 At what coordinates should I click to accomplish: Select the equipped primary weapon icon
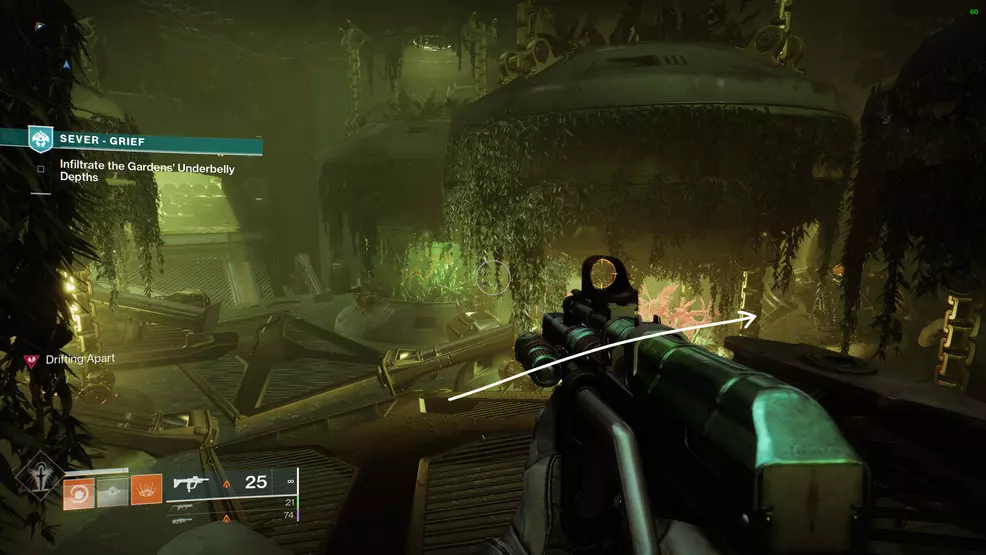[x=192, y=484]
